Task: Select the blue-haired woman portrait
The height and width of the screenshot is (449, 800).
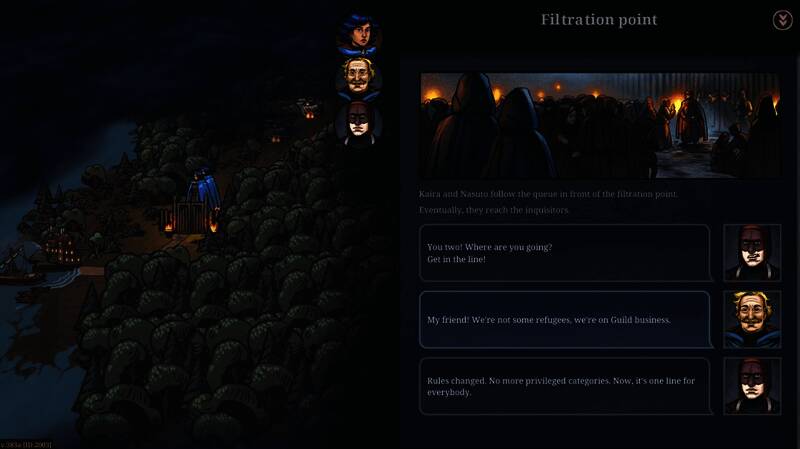Action: point(358,33)
